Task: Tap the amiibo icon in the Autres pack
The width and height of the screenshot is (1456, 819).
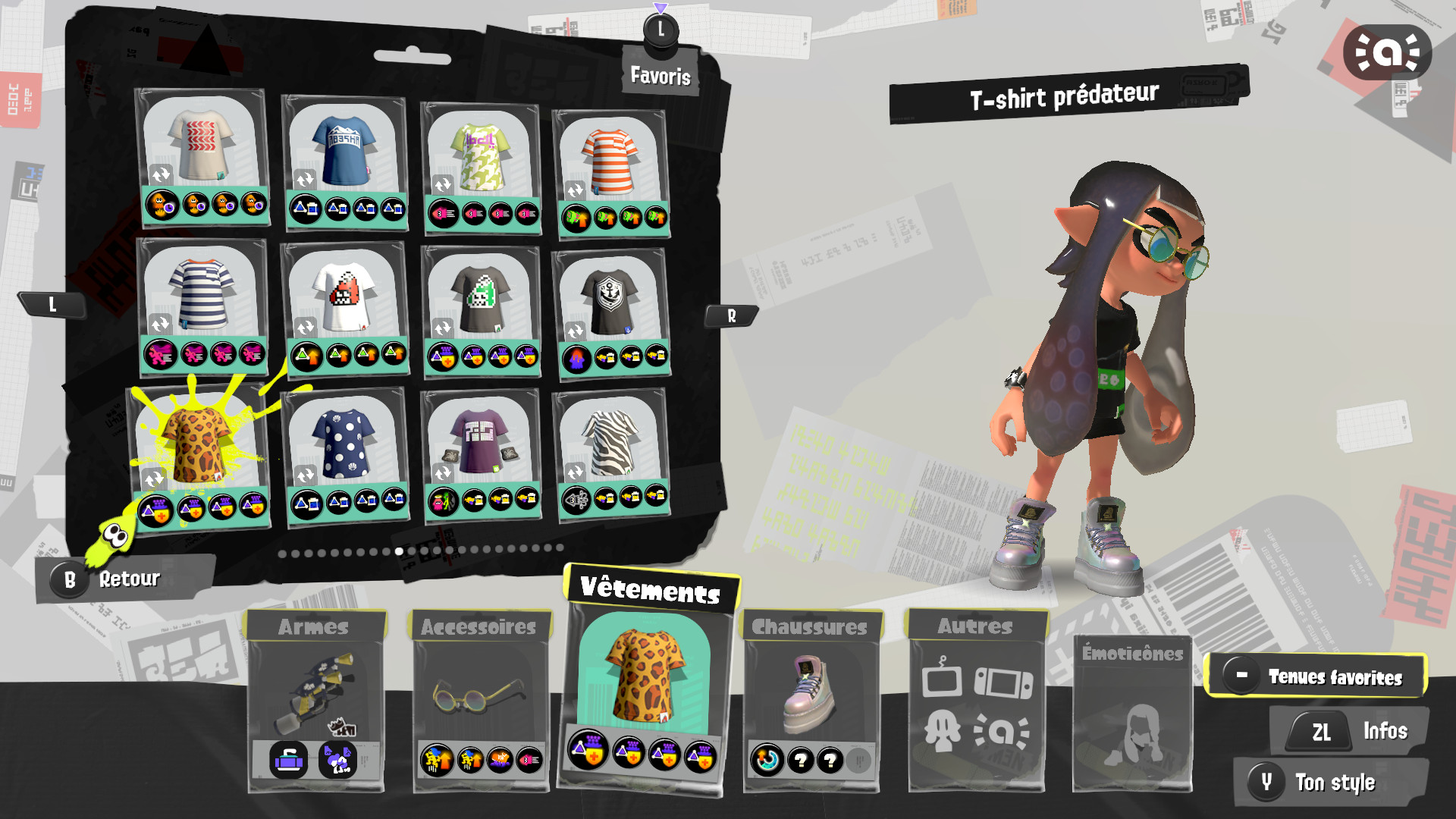Action: [x=1003, y=730]
